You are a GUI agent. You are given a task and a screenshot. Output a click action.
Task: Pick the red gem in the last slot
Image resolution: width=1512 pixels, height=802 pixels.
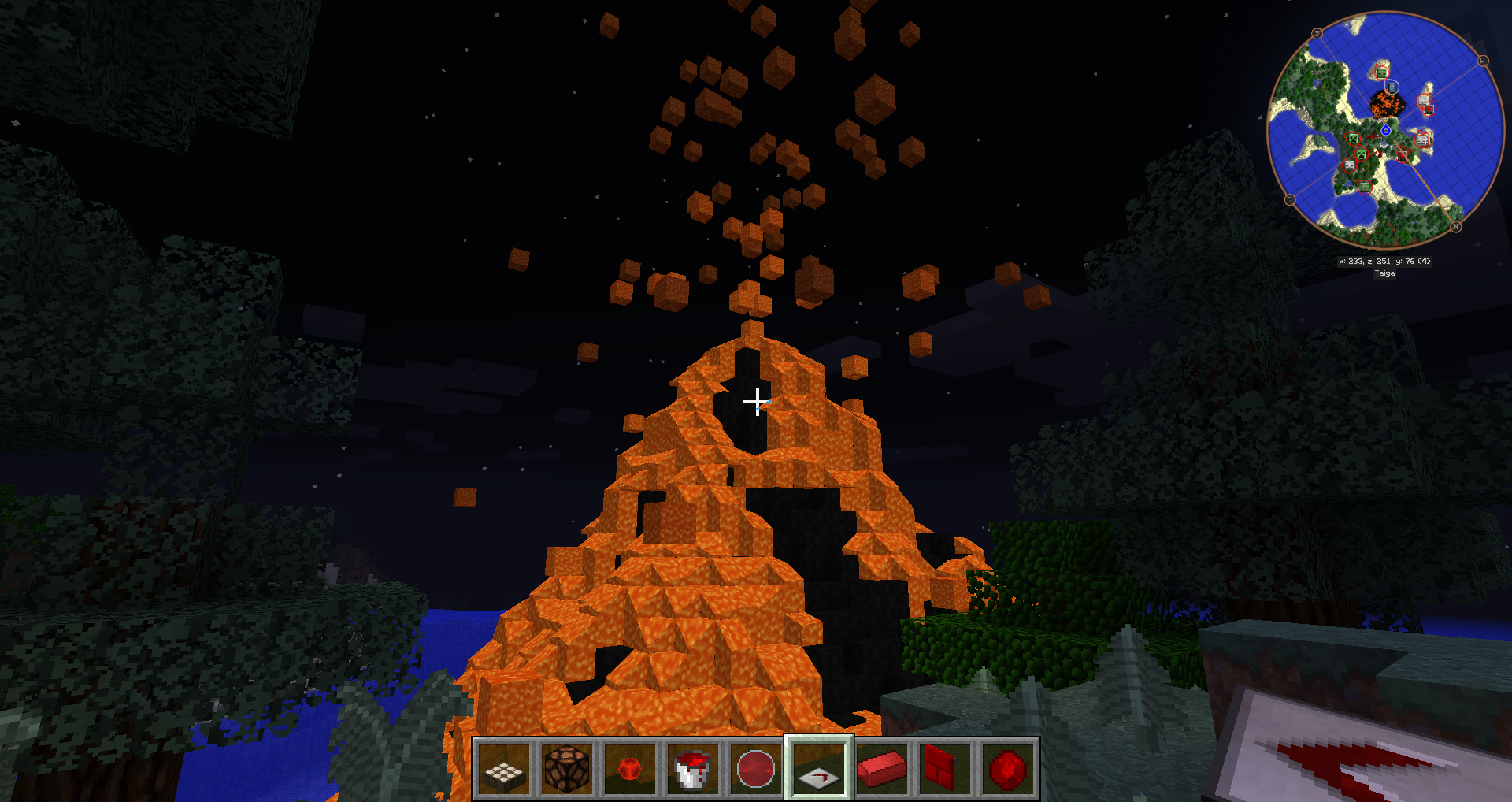point(1008,769)
